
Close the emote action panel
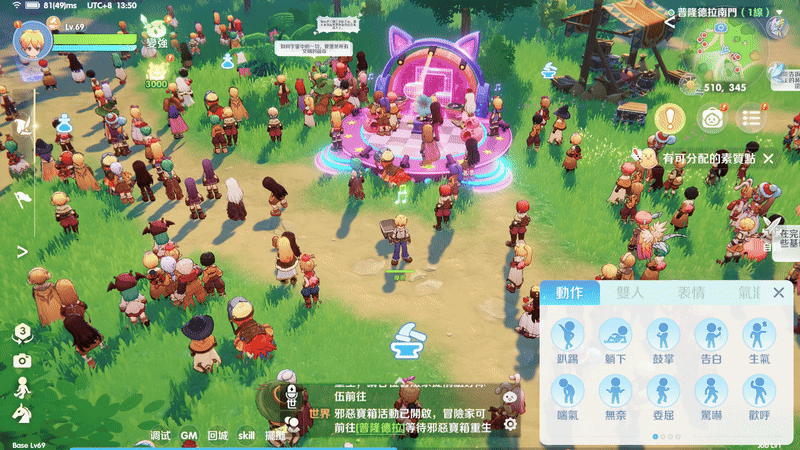(x=779, y=293)
